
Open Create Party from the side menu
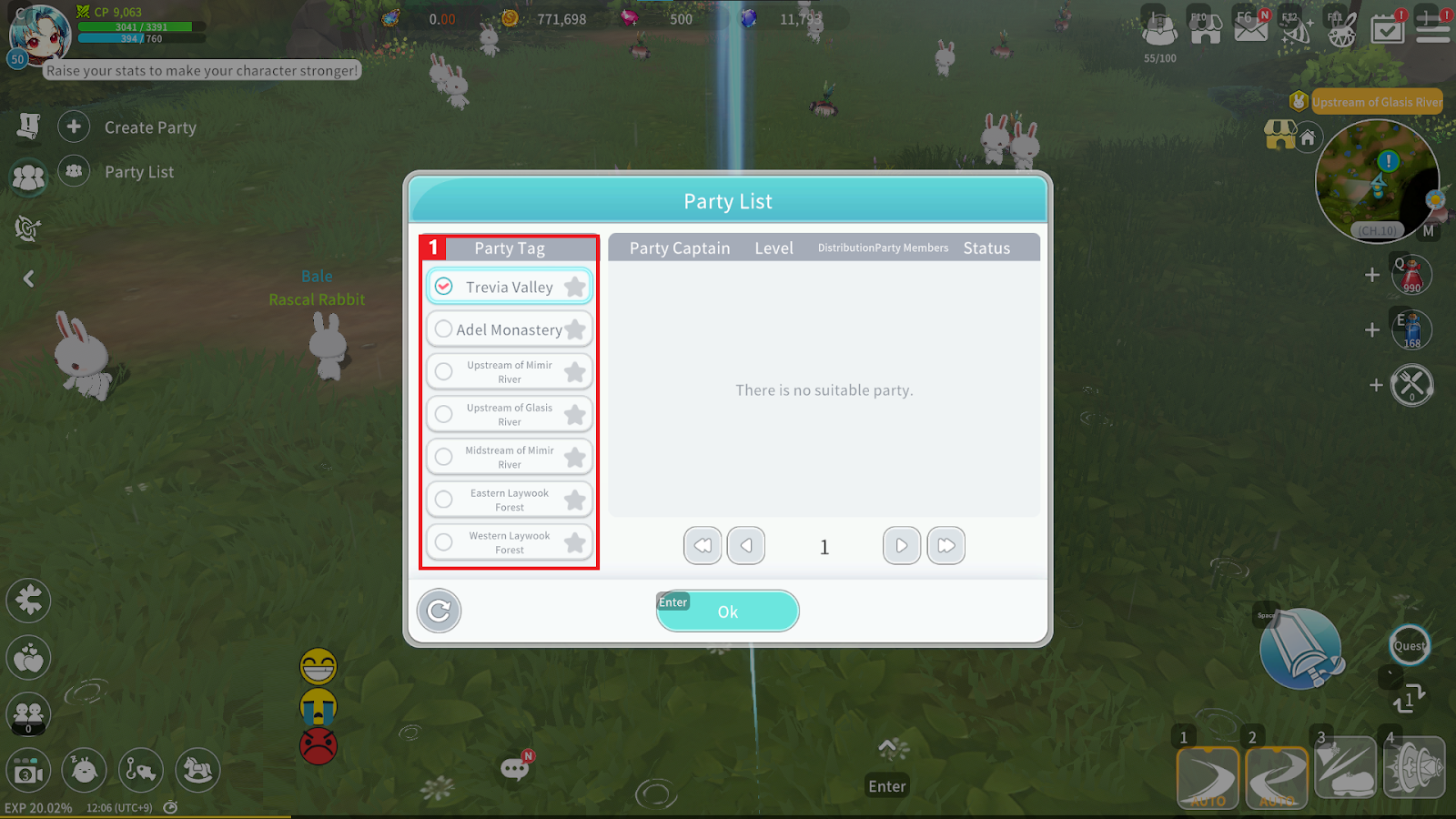tap(127, 127)
